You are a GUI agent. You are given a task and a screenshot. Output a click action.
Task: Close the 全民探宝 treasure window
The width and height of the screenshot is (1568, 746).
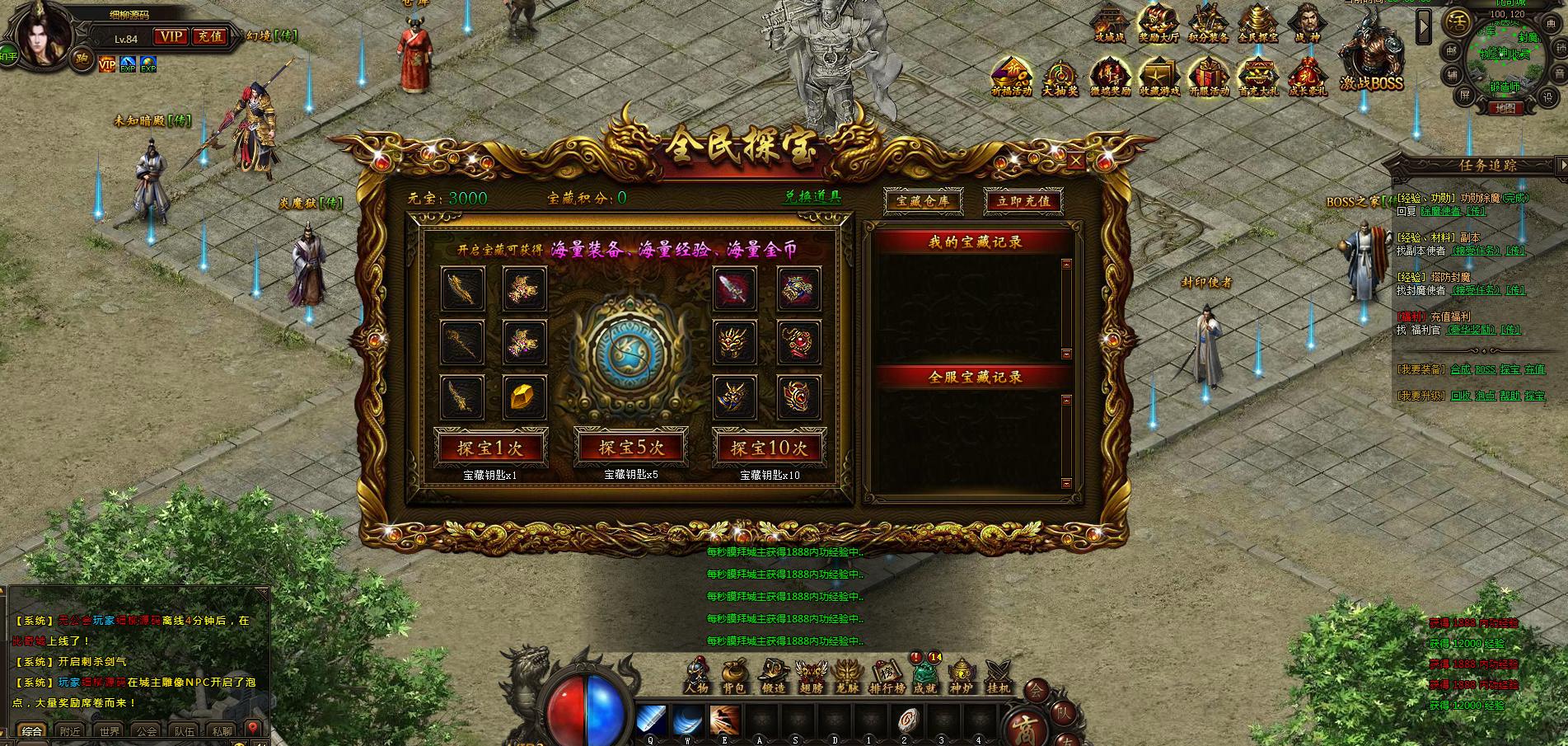[1075, 162]
